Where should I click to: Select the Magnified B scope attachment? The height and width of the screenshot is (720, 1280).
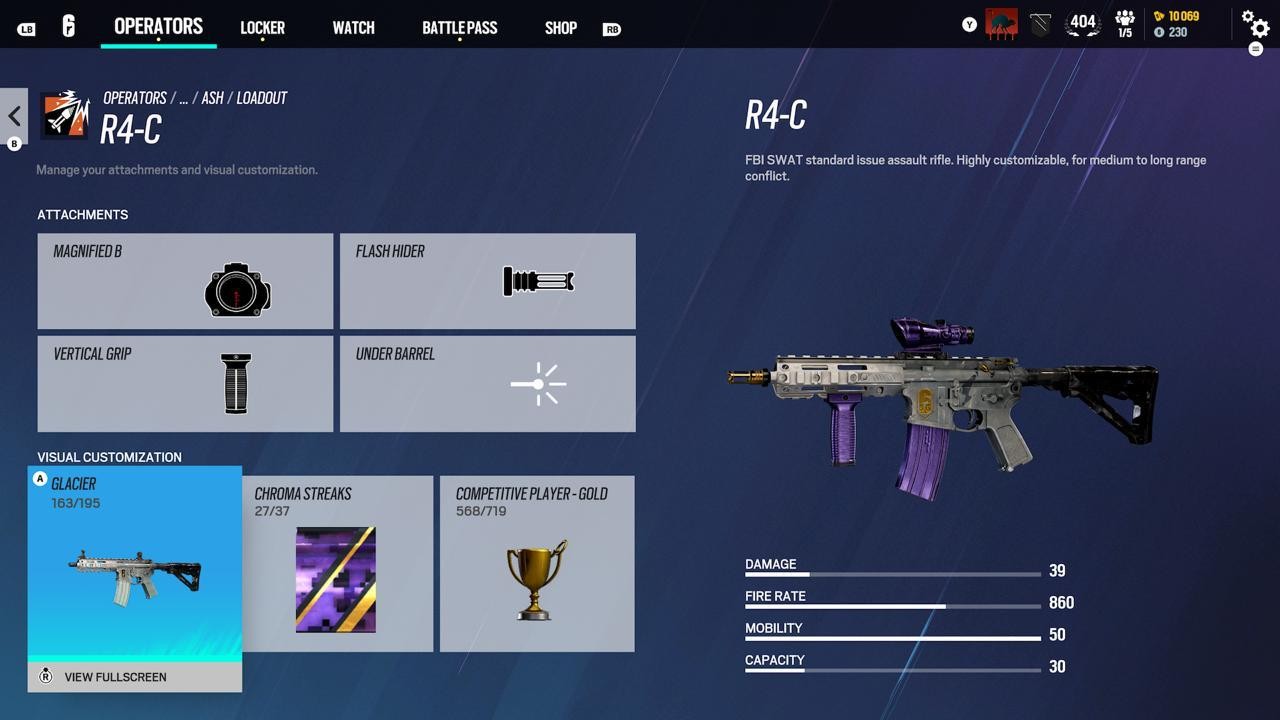tap(185, 281)
